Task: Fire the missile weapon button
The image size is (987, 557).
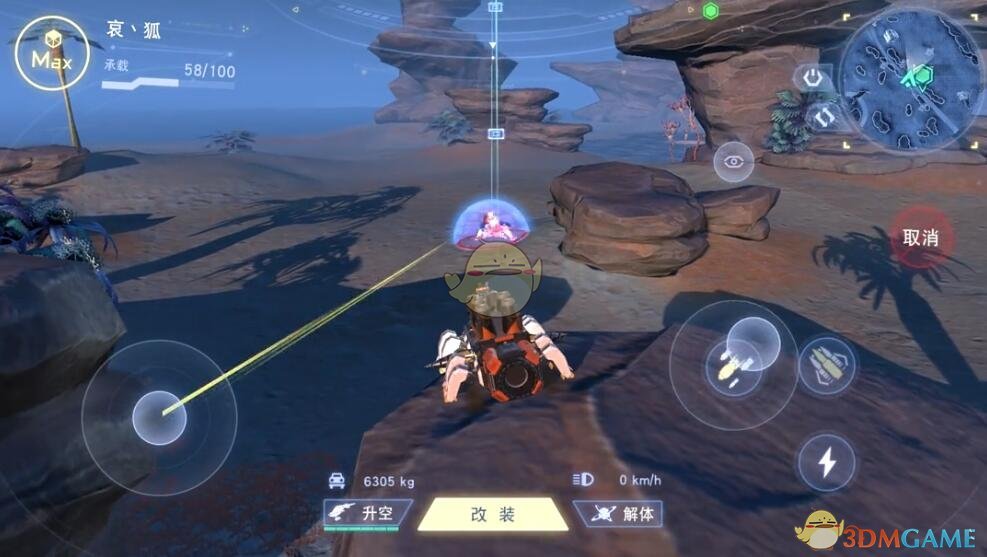Action: click(x=733, y=364)
